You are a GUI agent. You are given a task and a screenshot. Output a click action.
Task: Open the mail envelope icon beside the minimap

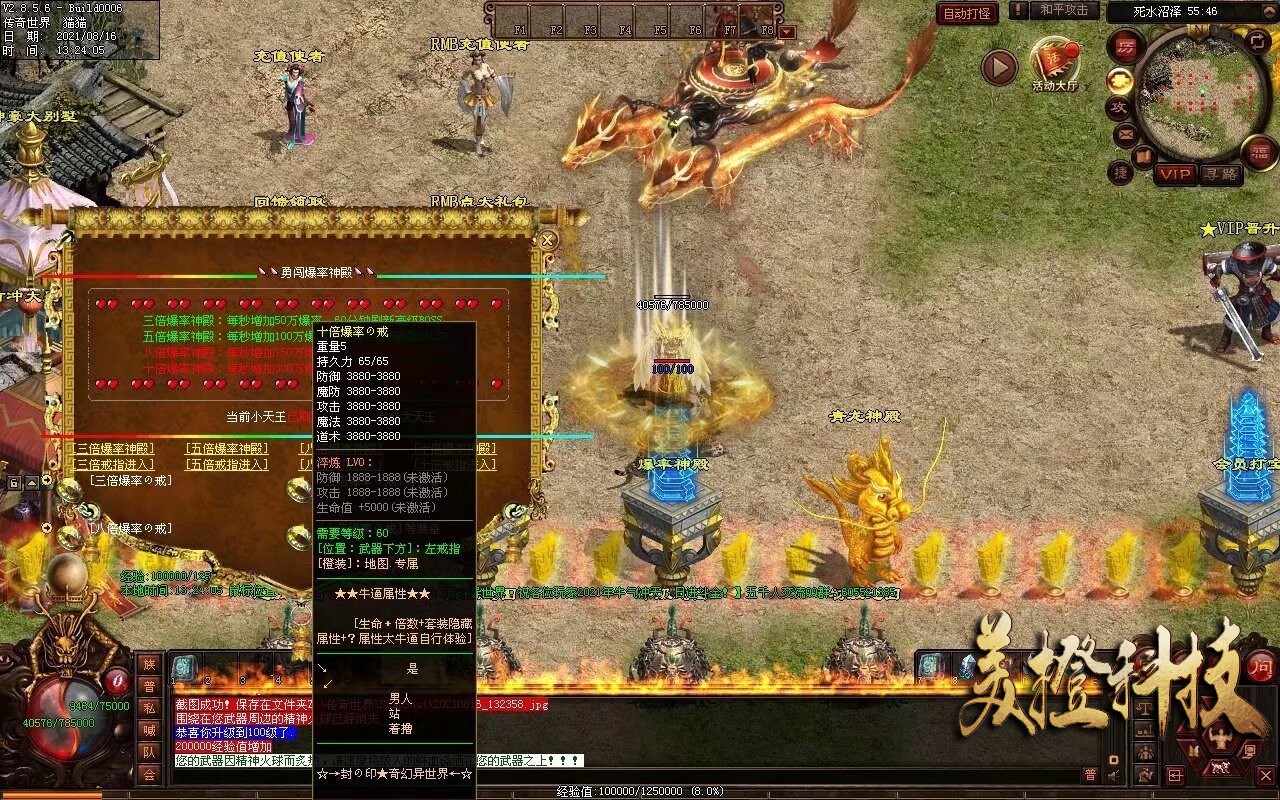coord(1126,135)
